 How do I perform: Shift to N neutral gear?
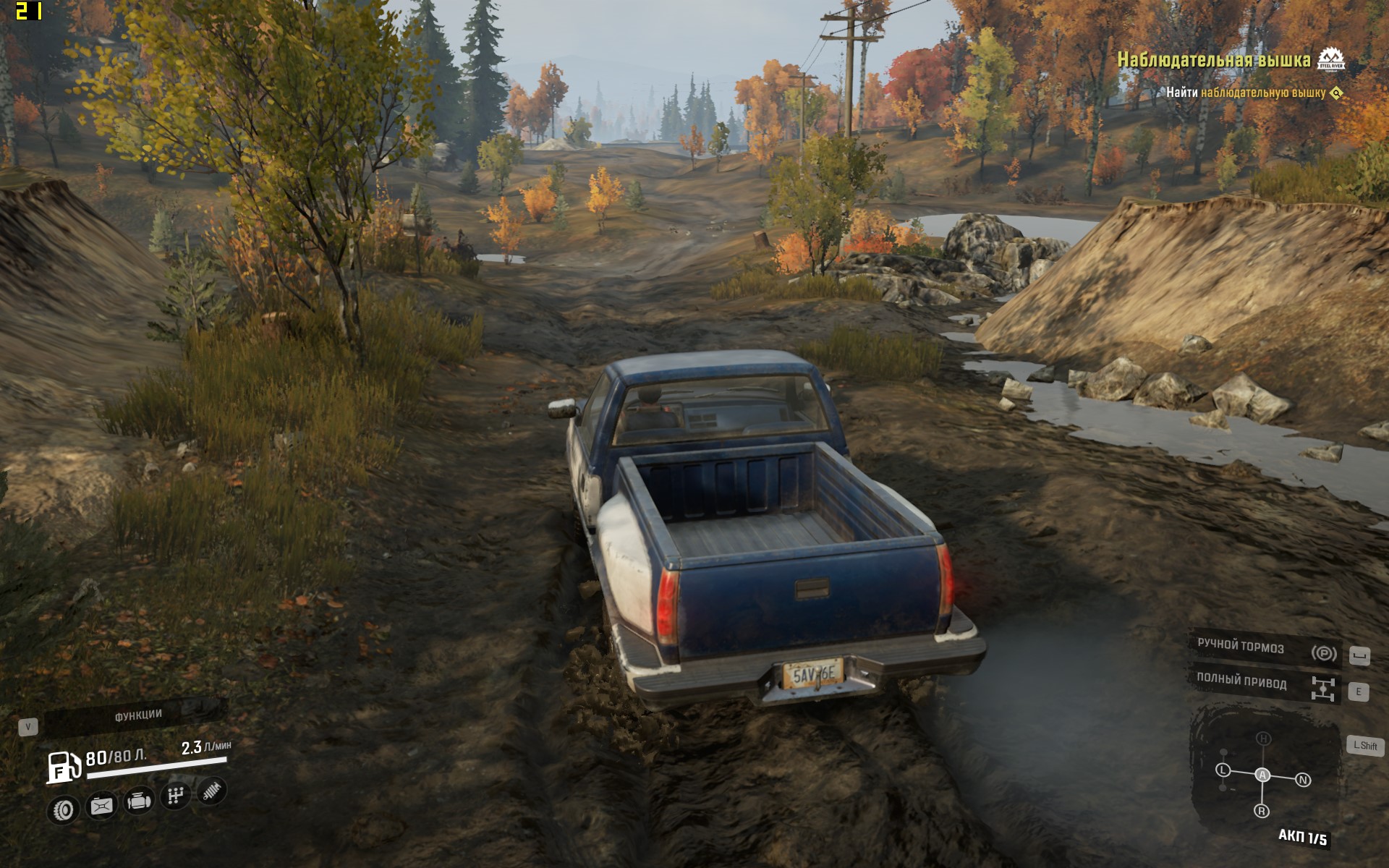click(x=1303, y=780)
